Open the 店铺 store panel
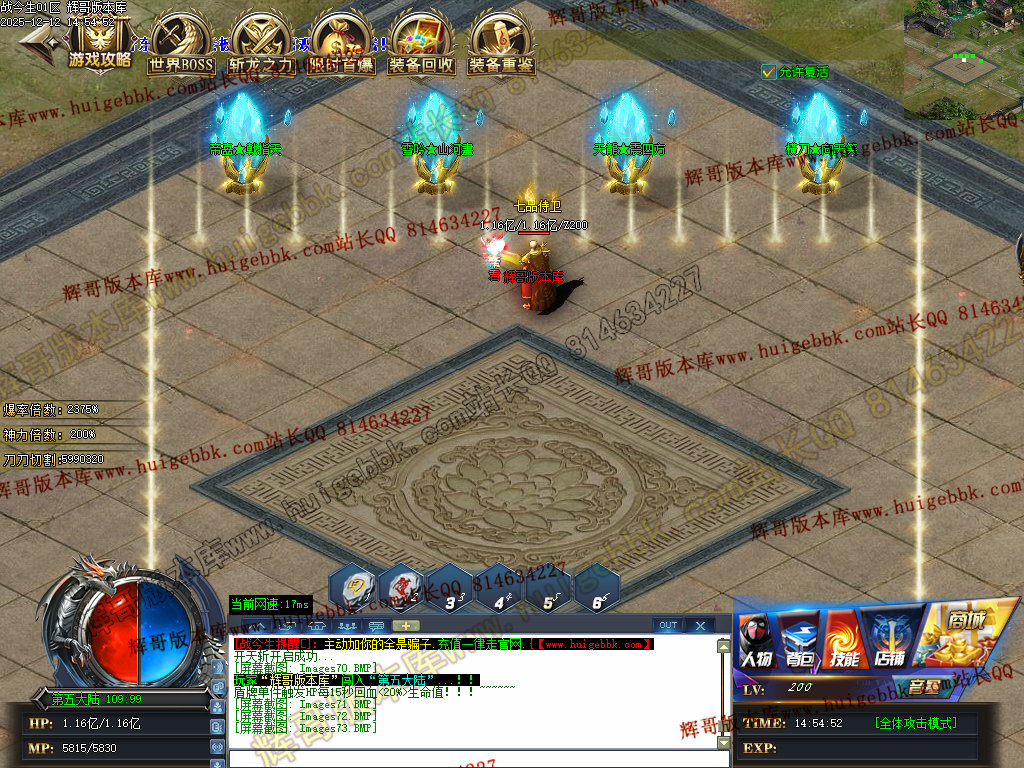The height and width of the screenshot is (768, 1024). pos(887,640)
